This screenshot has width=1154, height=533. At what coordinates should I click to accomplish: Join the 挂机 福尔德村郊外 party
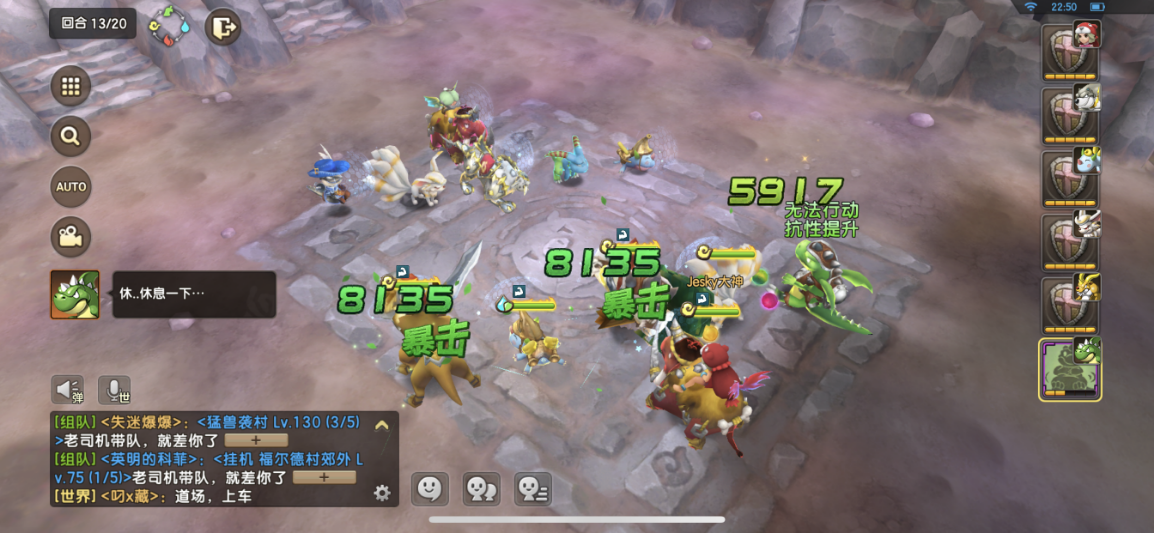[x=323, y=478]
